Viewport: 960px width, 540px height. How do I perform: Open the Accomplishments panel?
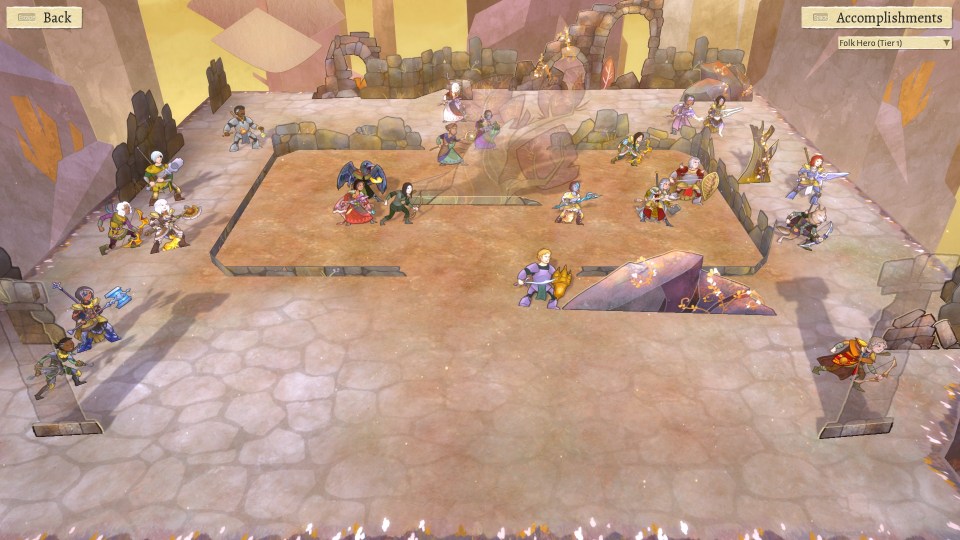[877, 18]
